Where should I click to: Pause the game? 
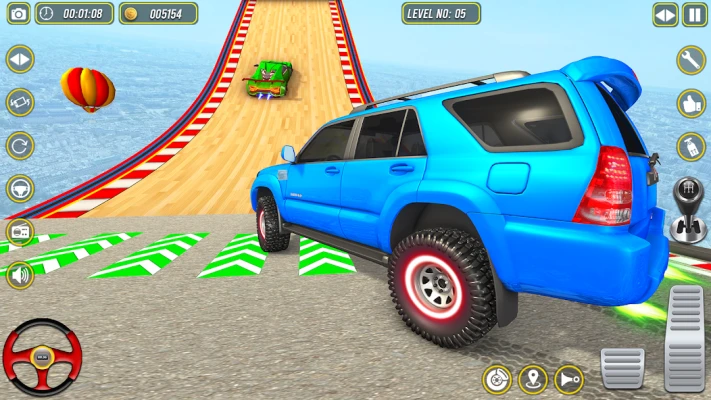click(694, 14)
